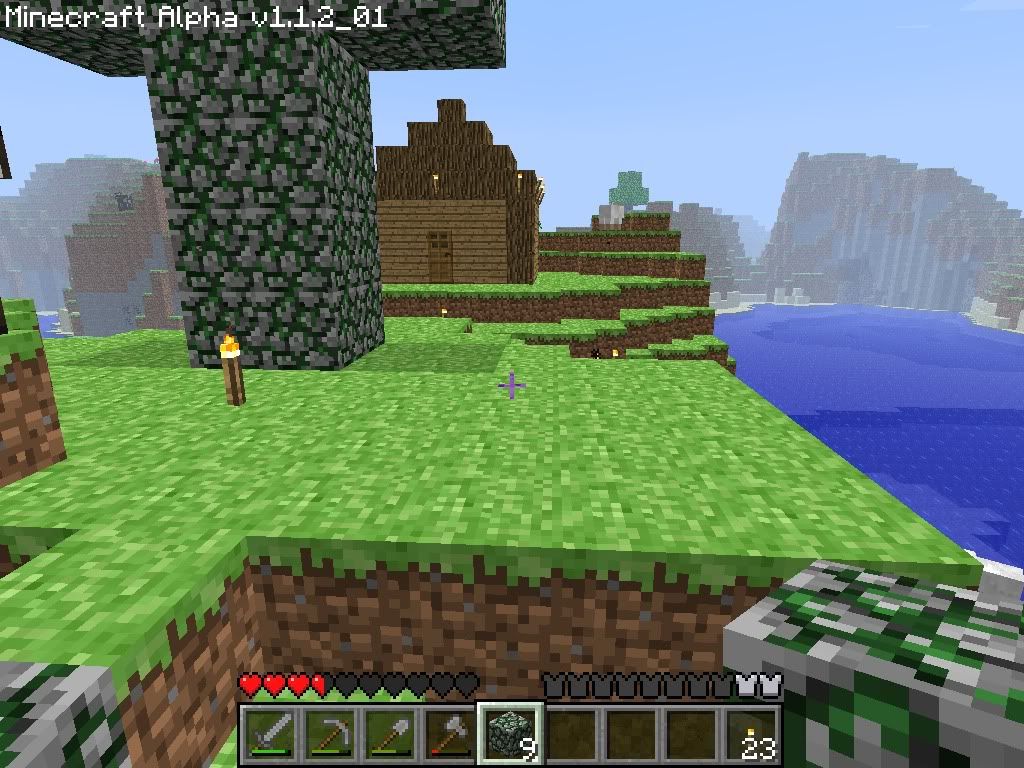Click the mossy cobblestone stack slot
The height and width of the screenshot is (768, 1024).
click(x=511, y=733)
